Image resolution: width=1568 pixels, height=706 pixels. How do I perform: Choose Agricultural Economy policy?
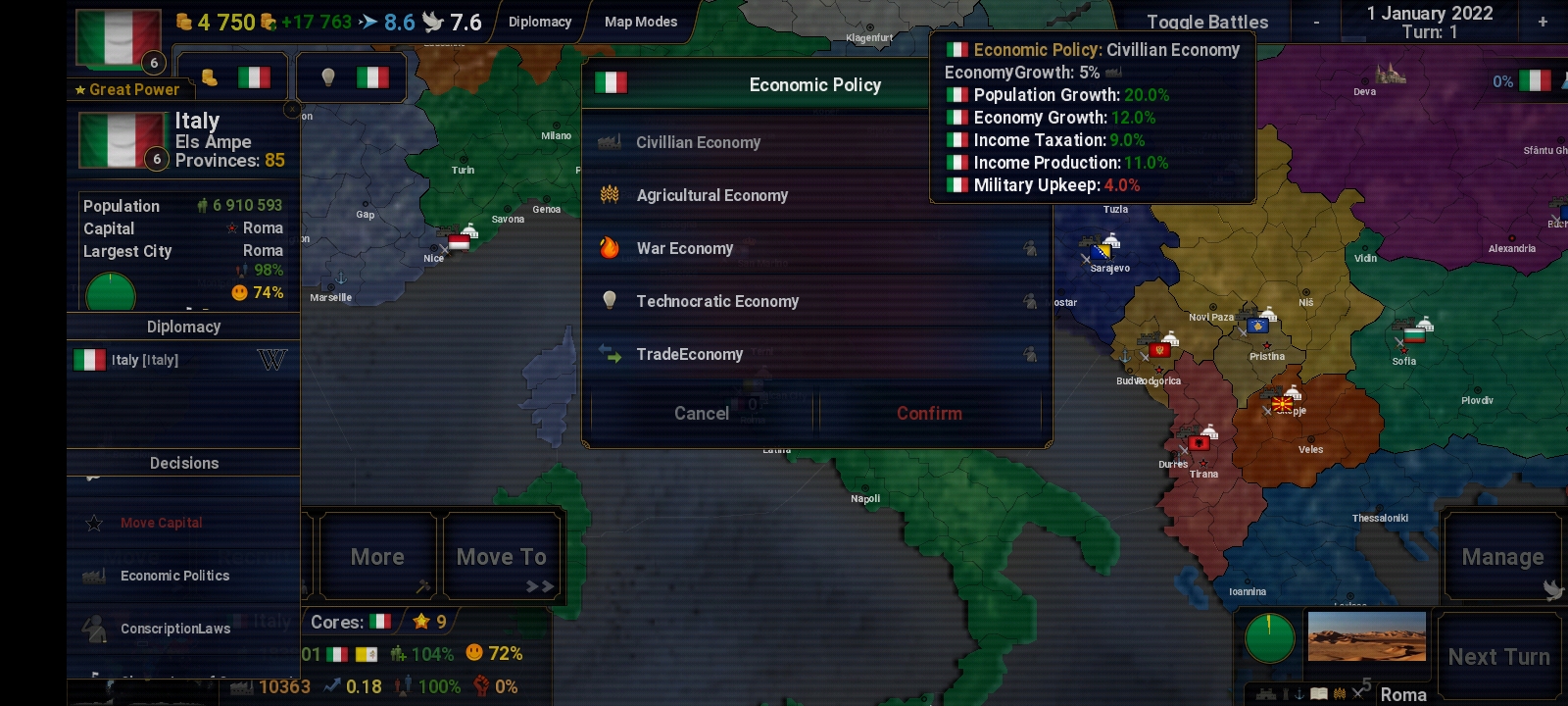click(711, 195)
